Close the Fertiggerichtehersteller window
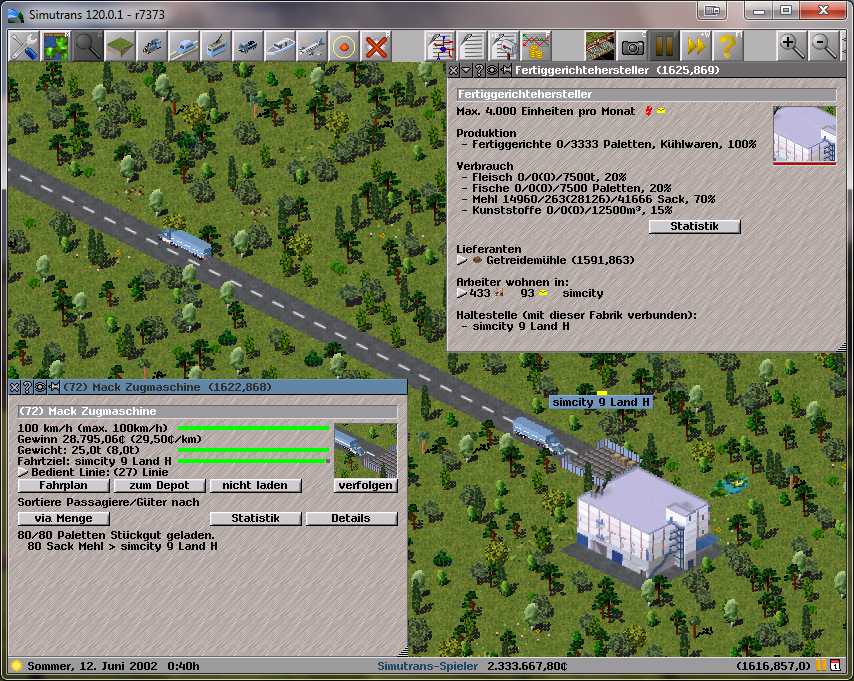This screenshot has width=854, height=681. pyautogui.click(x=453, y=70)
